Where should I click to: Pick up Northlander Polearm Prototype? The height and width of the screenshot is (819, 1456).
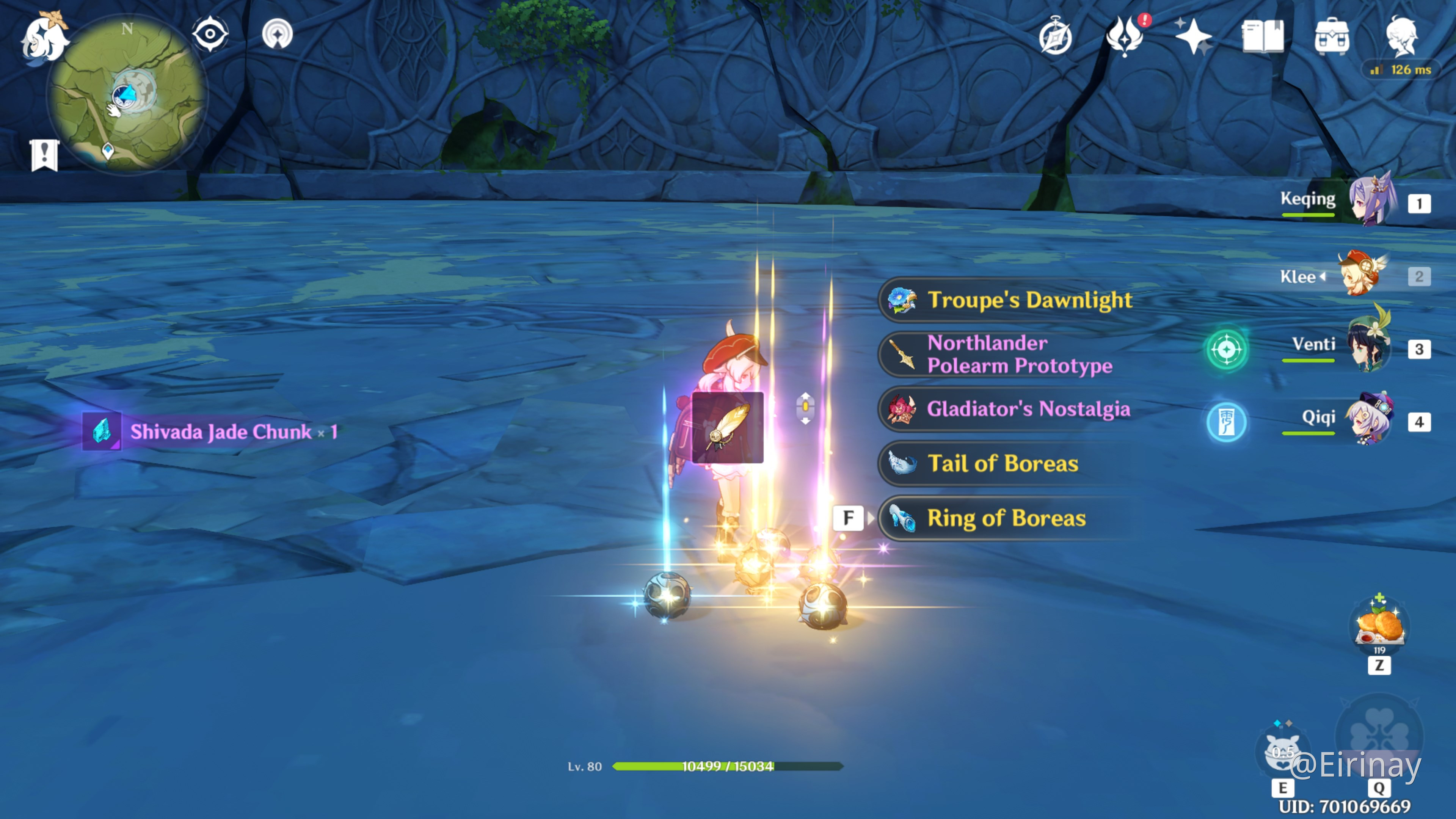[1018, 355]
